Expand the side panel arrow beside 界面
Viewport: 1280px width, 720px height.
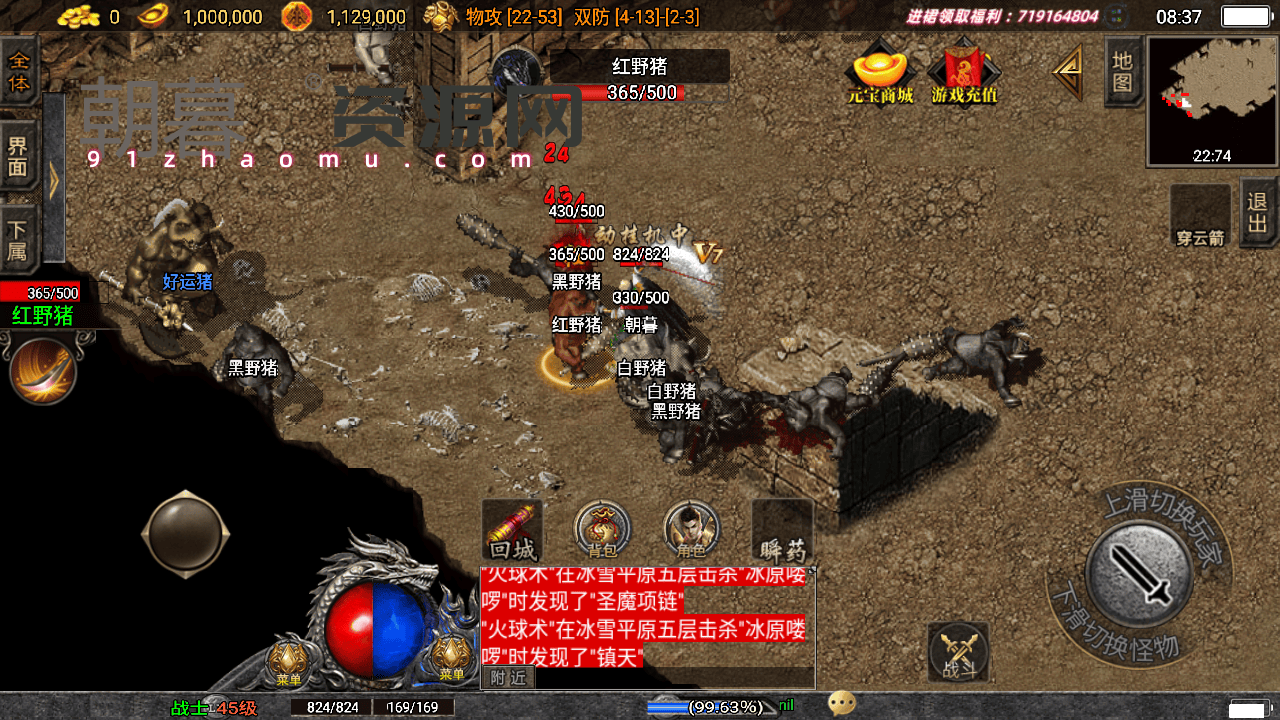pos(53,178)
